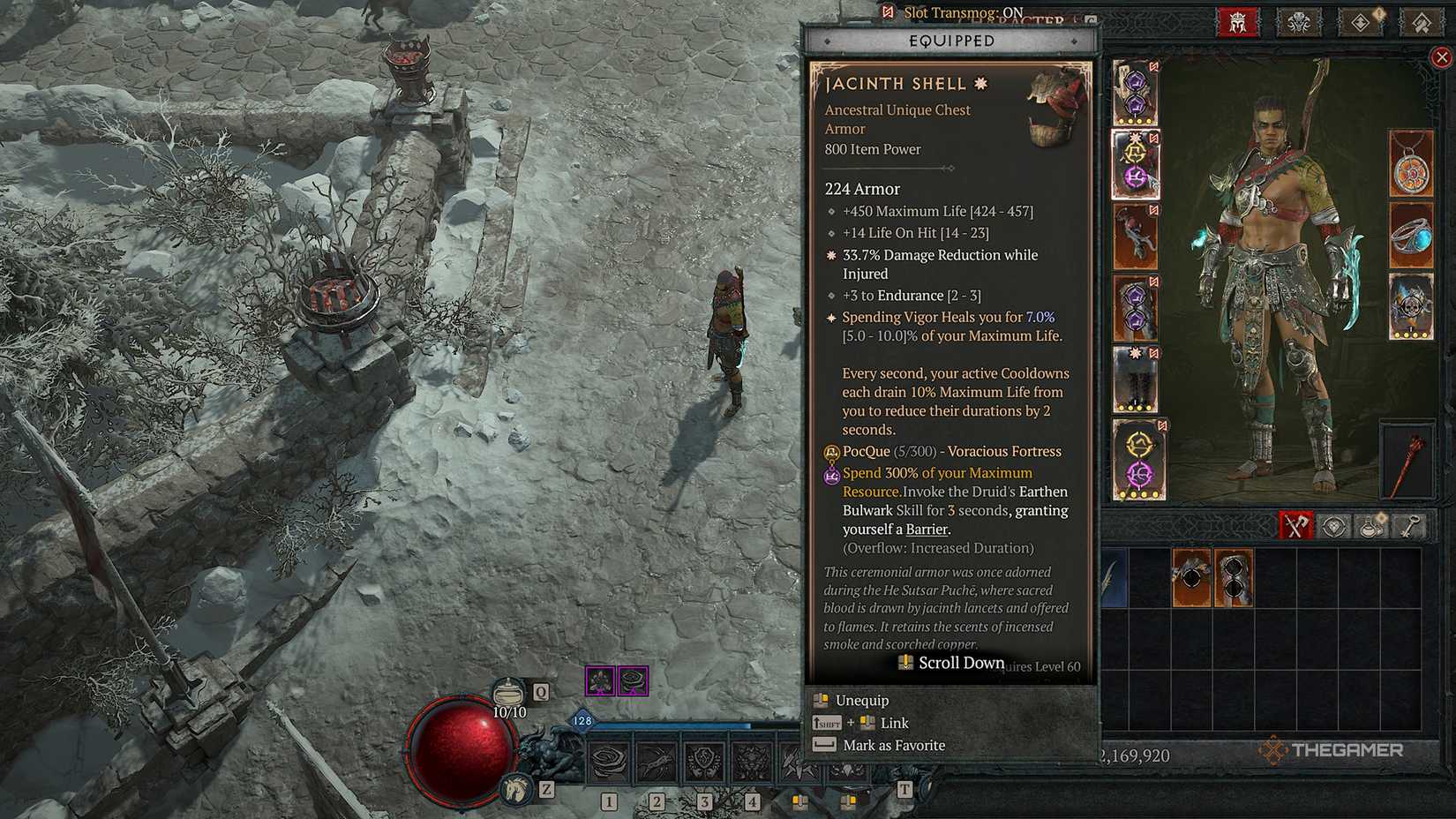Click the shield skill icon on the action bar

point(703,762)
